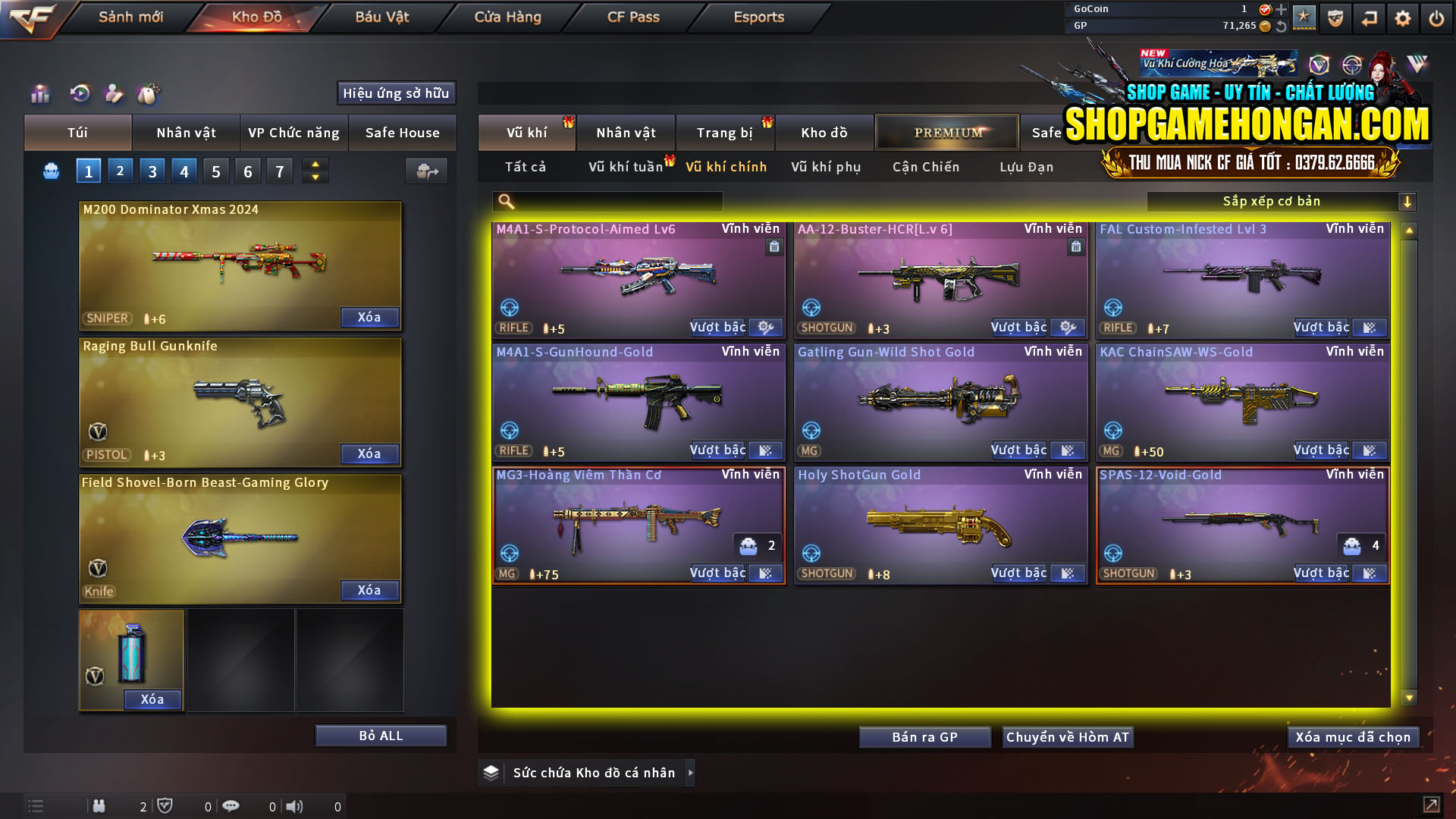Expand Sức chứa Kho đồ cá nhân arrow
The image size is (1456, 819).
coord(691,772)
